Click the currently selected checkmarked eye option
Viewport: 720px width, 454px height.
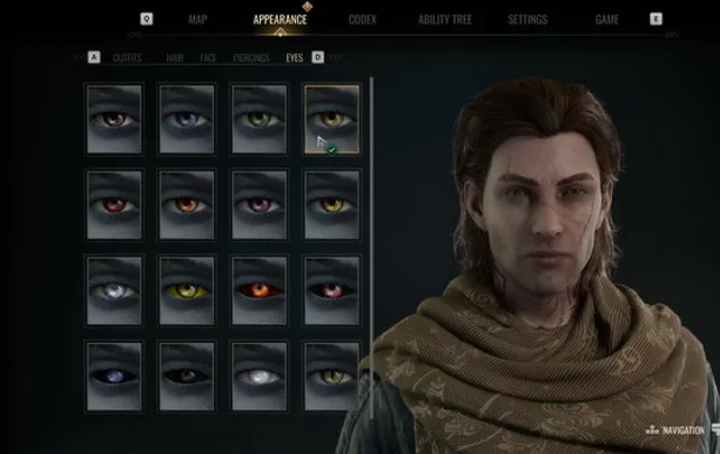(332, 118)
